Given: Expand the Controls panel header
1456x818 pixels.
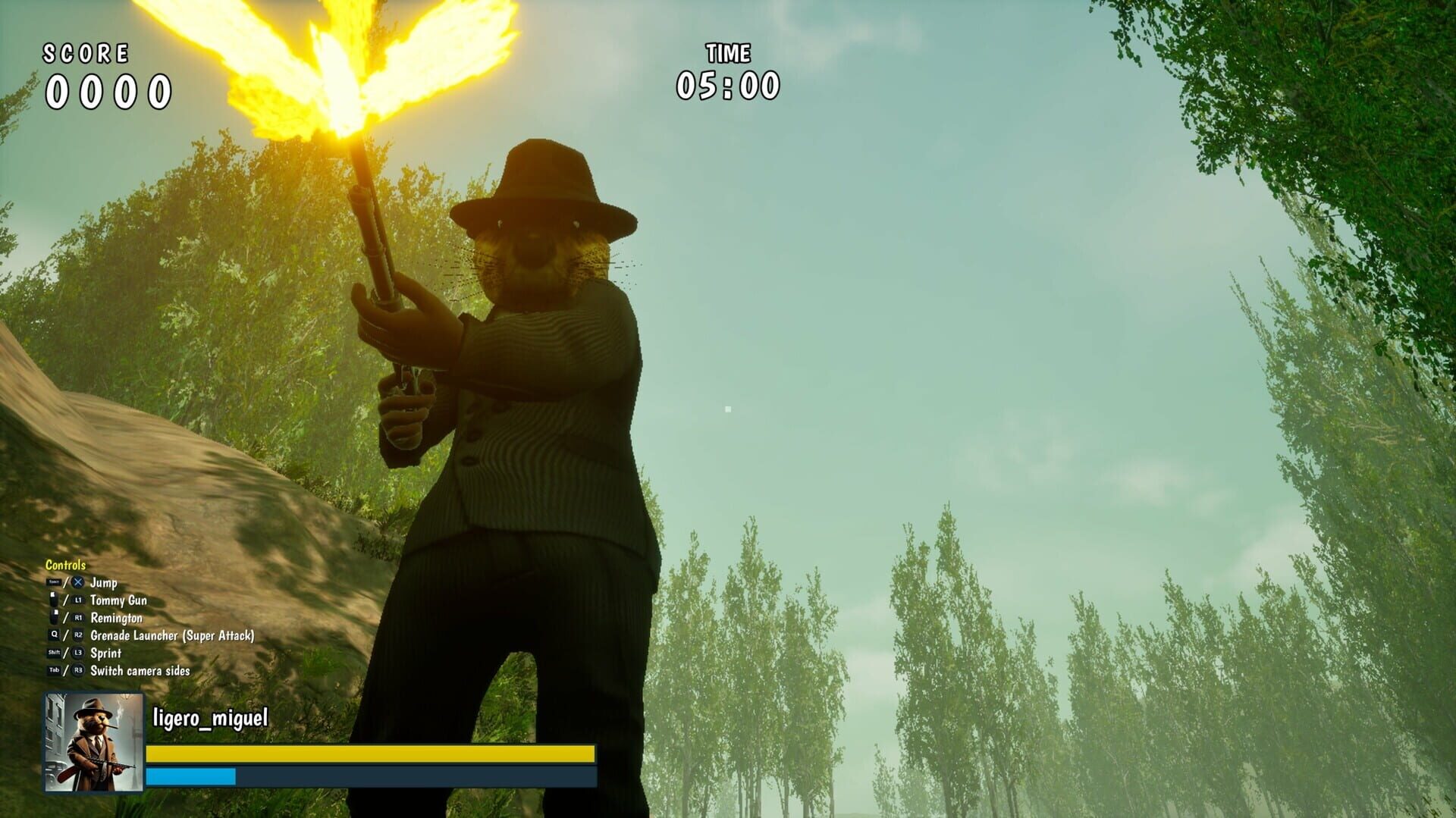Looking at the screenshot, I should [x=65, y=566].
